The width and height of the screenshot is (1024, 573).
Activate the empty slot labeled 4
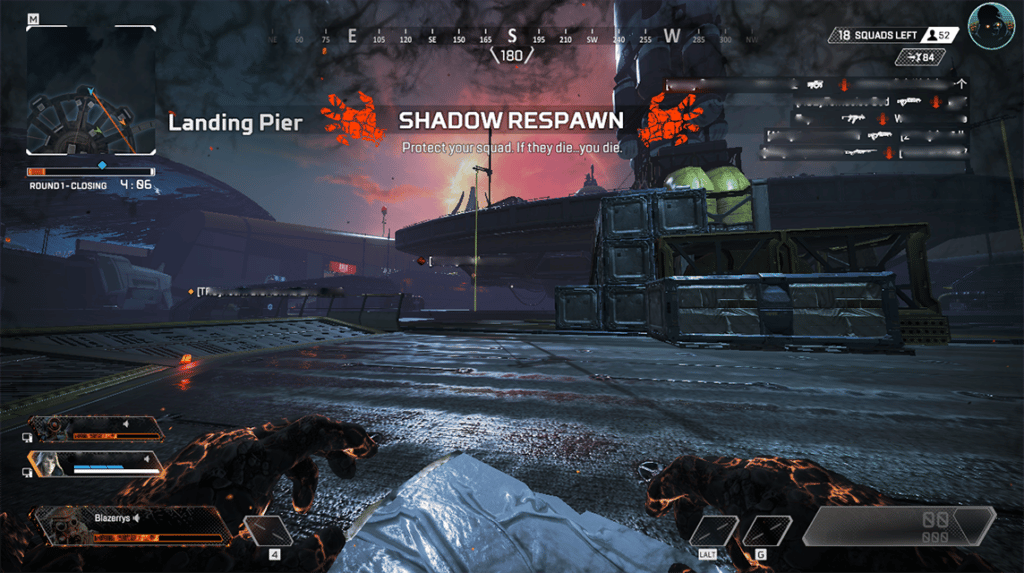267,530
